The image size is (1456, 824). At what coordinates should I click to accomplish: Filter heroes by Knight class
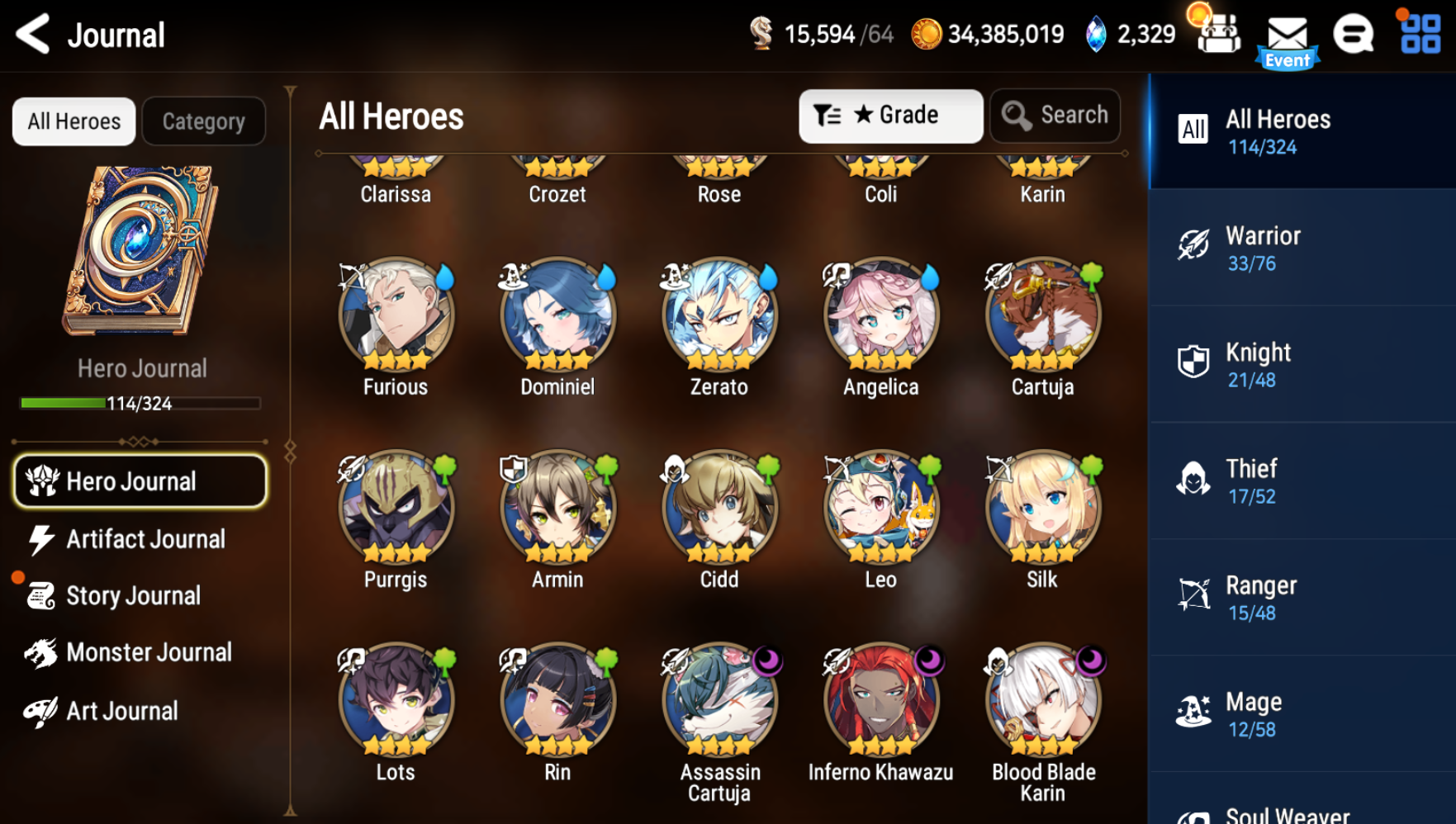click(x=1302, y=364)
